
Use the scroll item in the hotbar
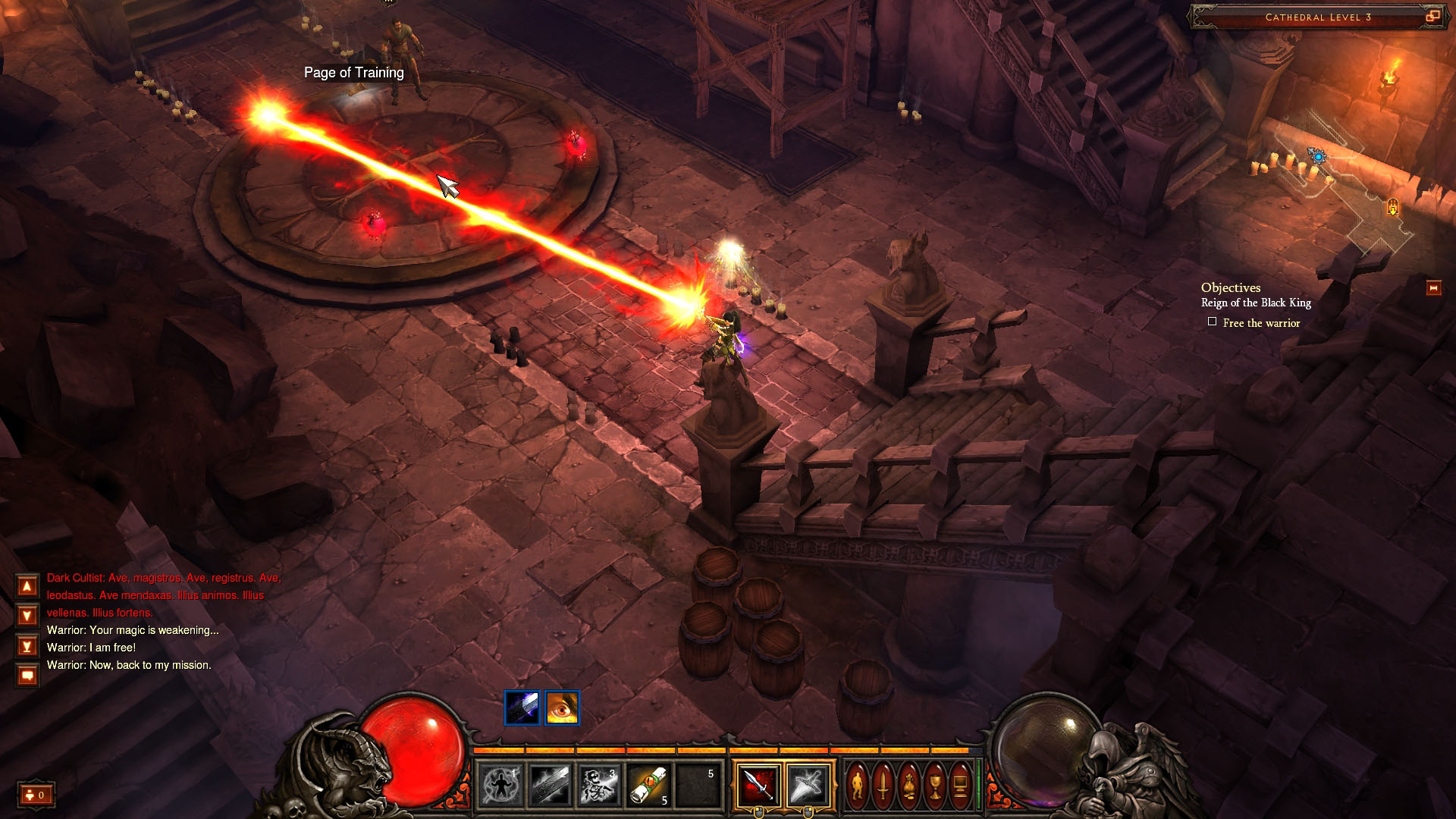click(648, 785)
